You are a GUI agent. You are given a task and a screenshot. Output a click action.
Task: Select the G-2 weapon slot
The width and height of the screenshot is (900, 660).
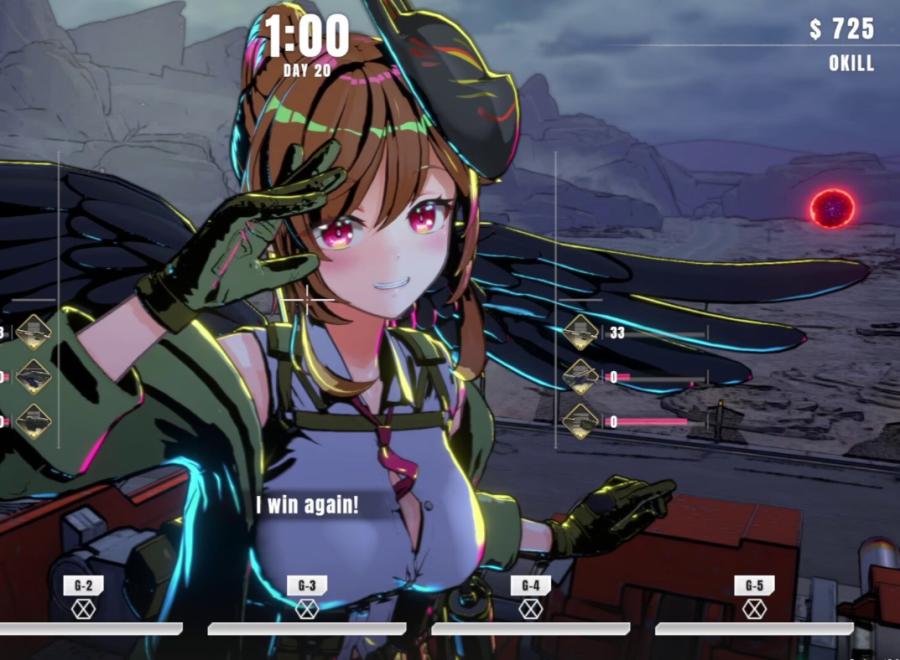click(x=83, y=607)
